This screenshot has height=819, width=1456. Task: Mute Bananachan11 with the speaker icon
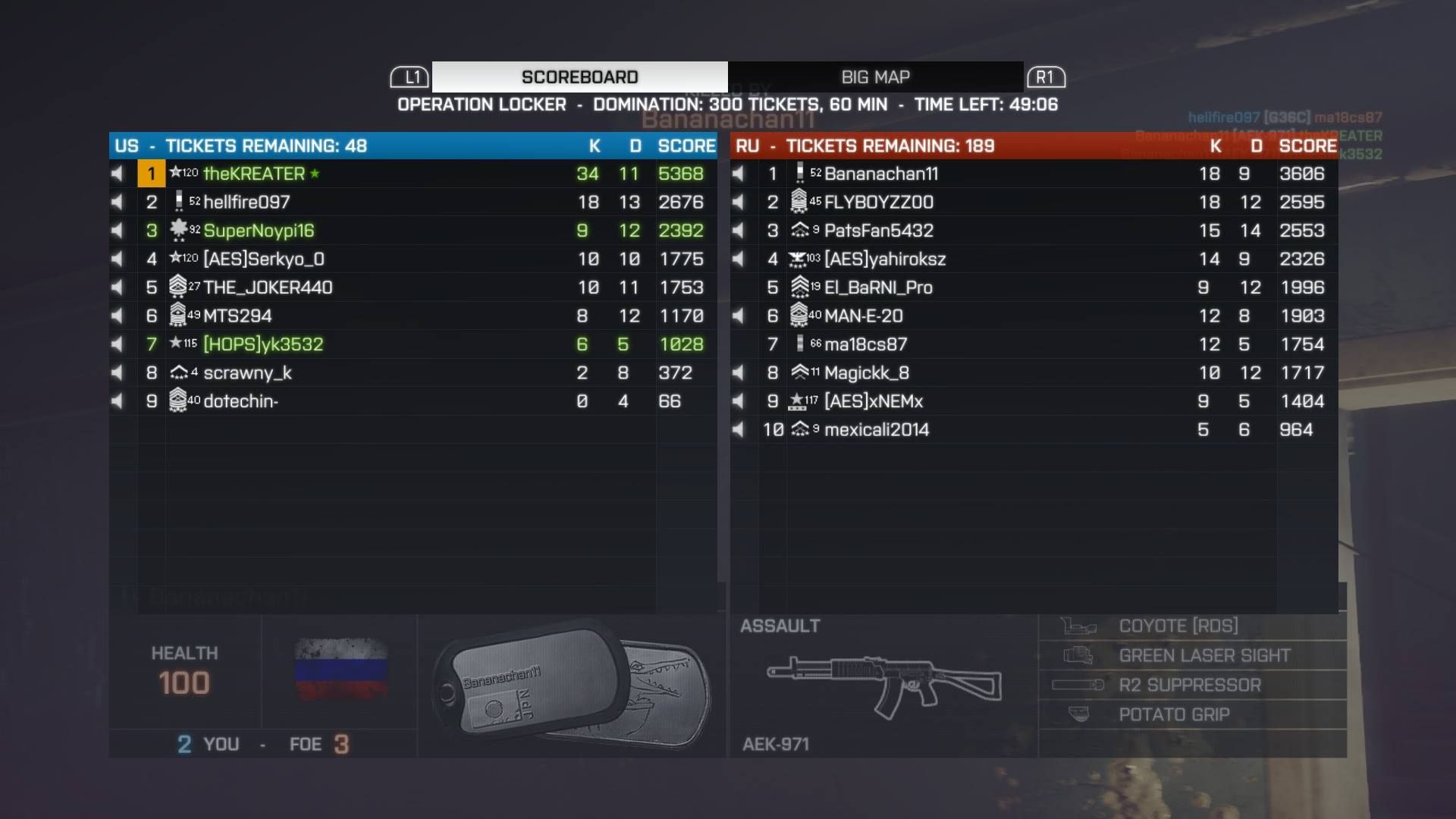[738, 174]
